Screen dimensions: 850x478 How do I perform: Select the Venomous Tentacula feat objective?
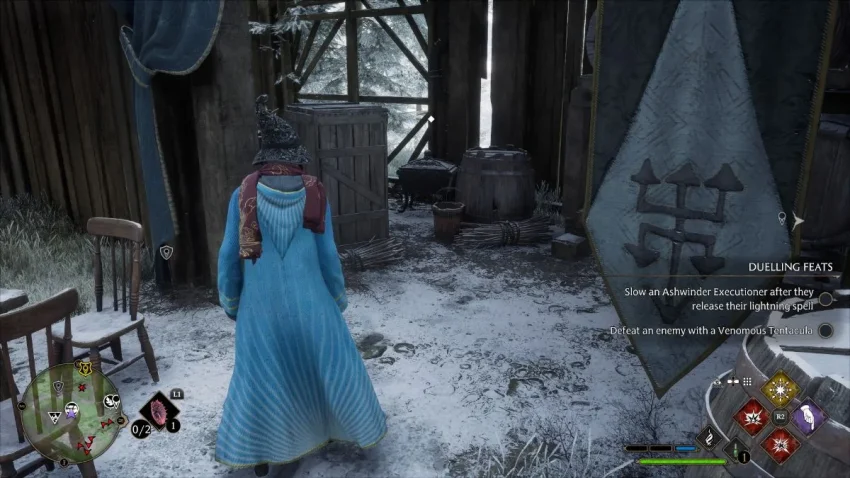tap(712, 330)
